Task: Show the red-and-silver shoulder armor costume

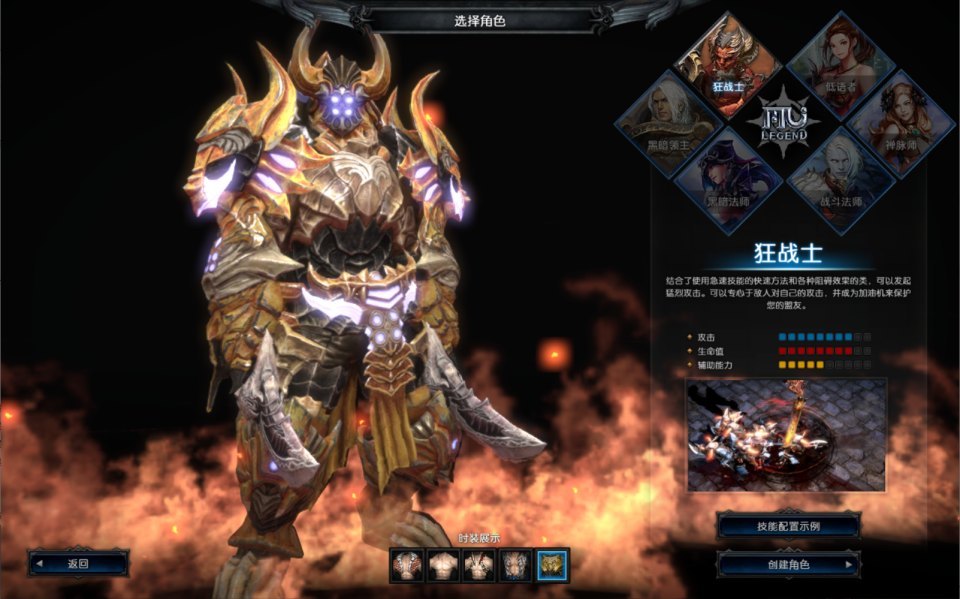Action: 407,565
